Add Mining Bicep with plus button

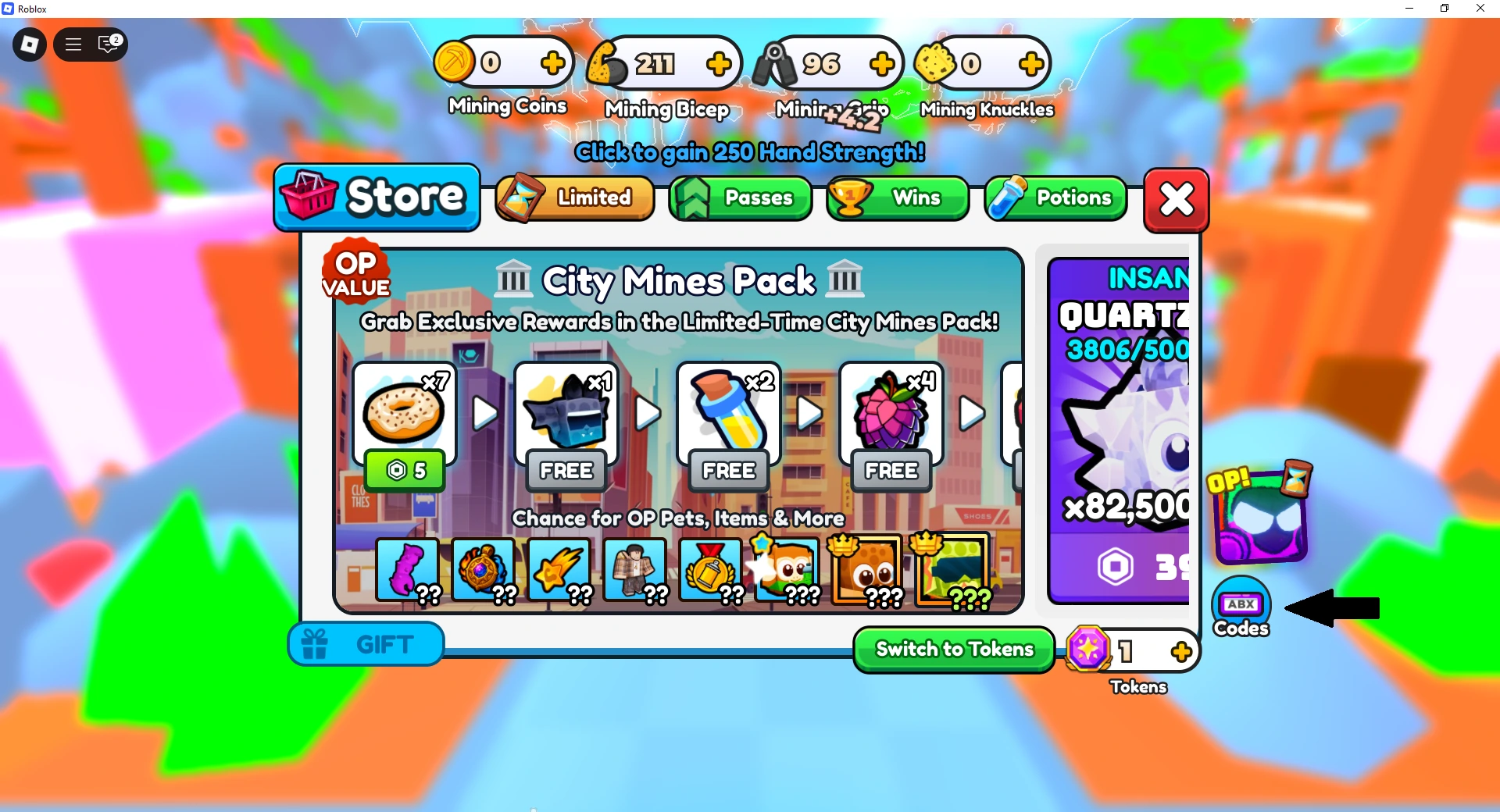tap(719, 64)
